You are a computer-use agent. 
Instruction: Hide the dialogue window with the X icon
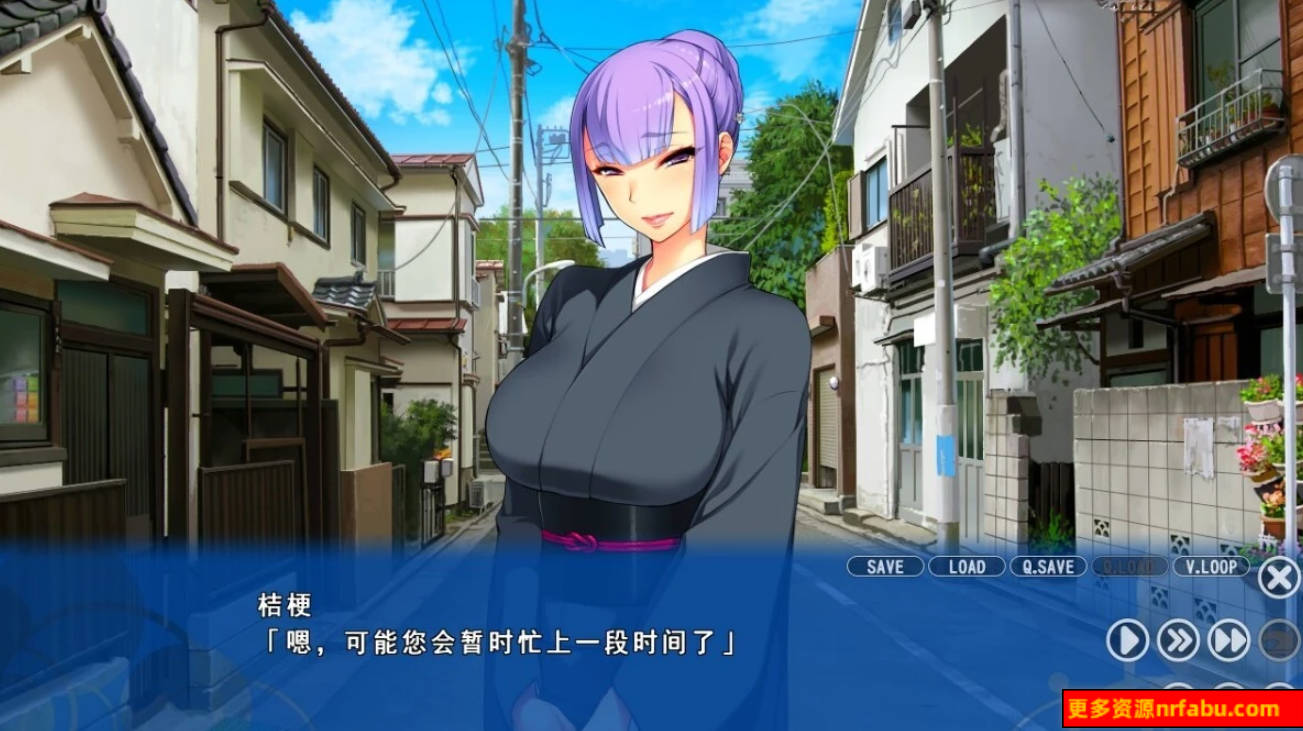tap(1279, 575)
